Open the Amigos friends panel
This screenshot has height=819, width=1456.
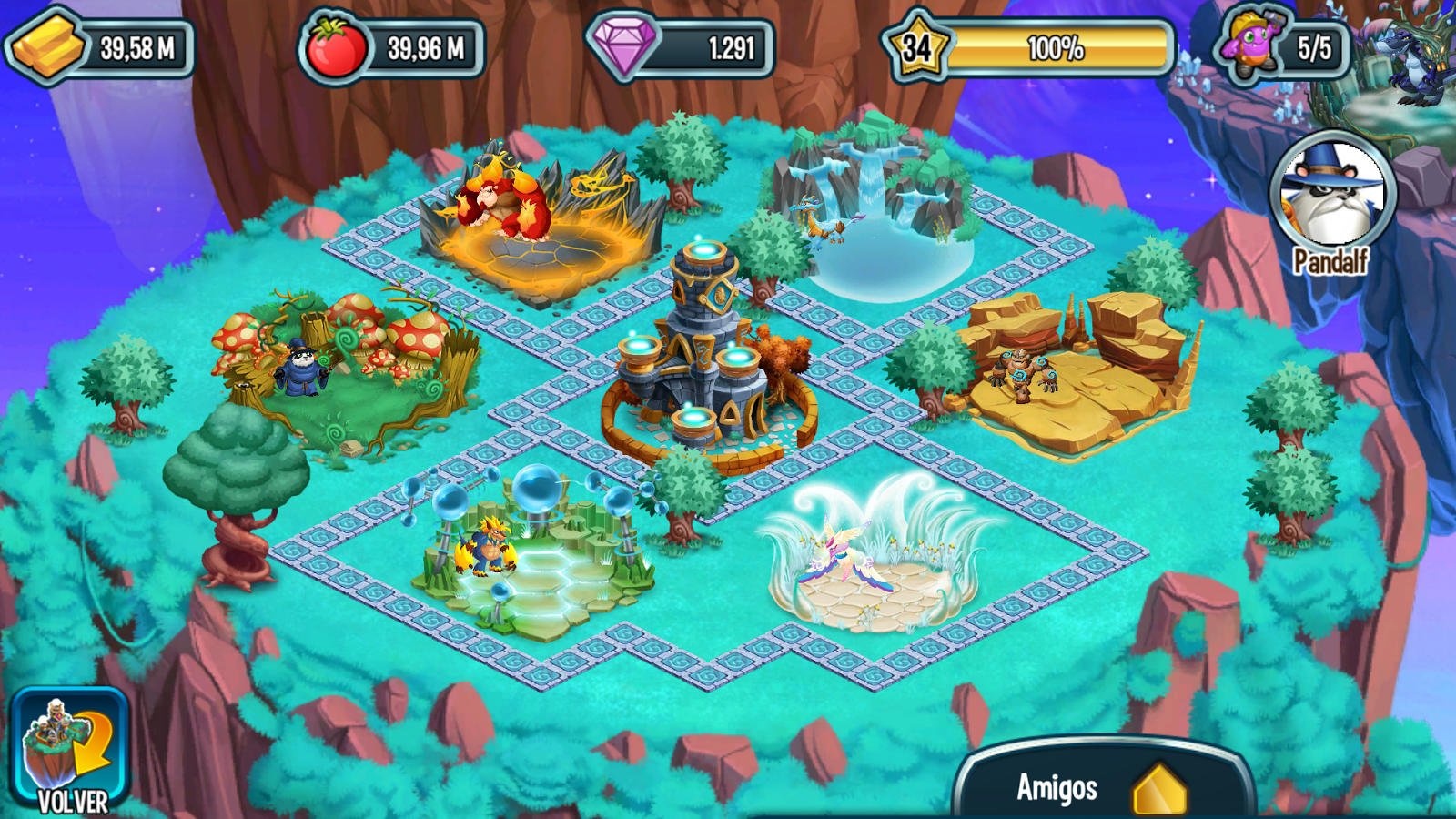coord(1056,788)
